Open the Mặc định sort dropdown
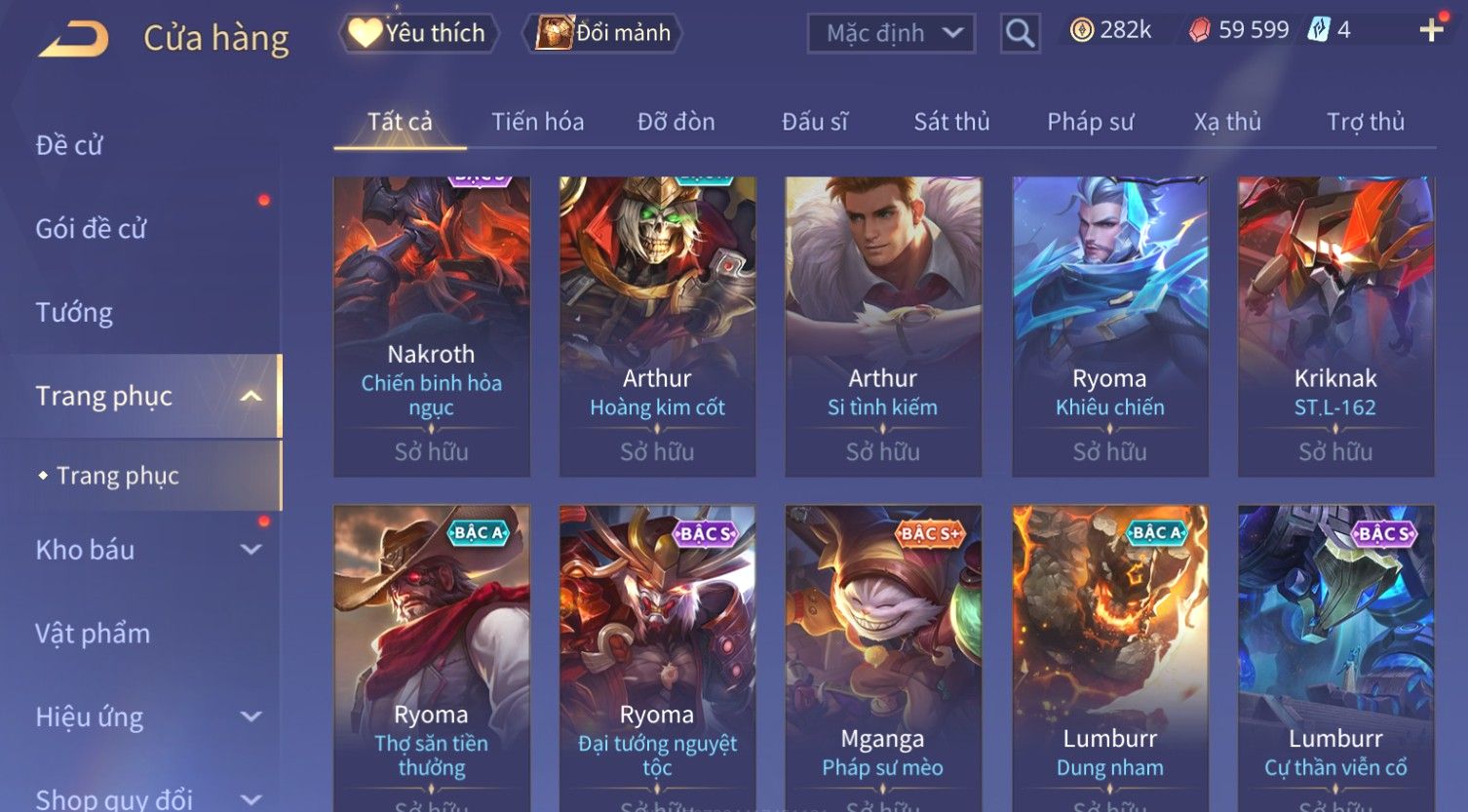The width and height of the screenshot is (1468, 812). (891, 33)
